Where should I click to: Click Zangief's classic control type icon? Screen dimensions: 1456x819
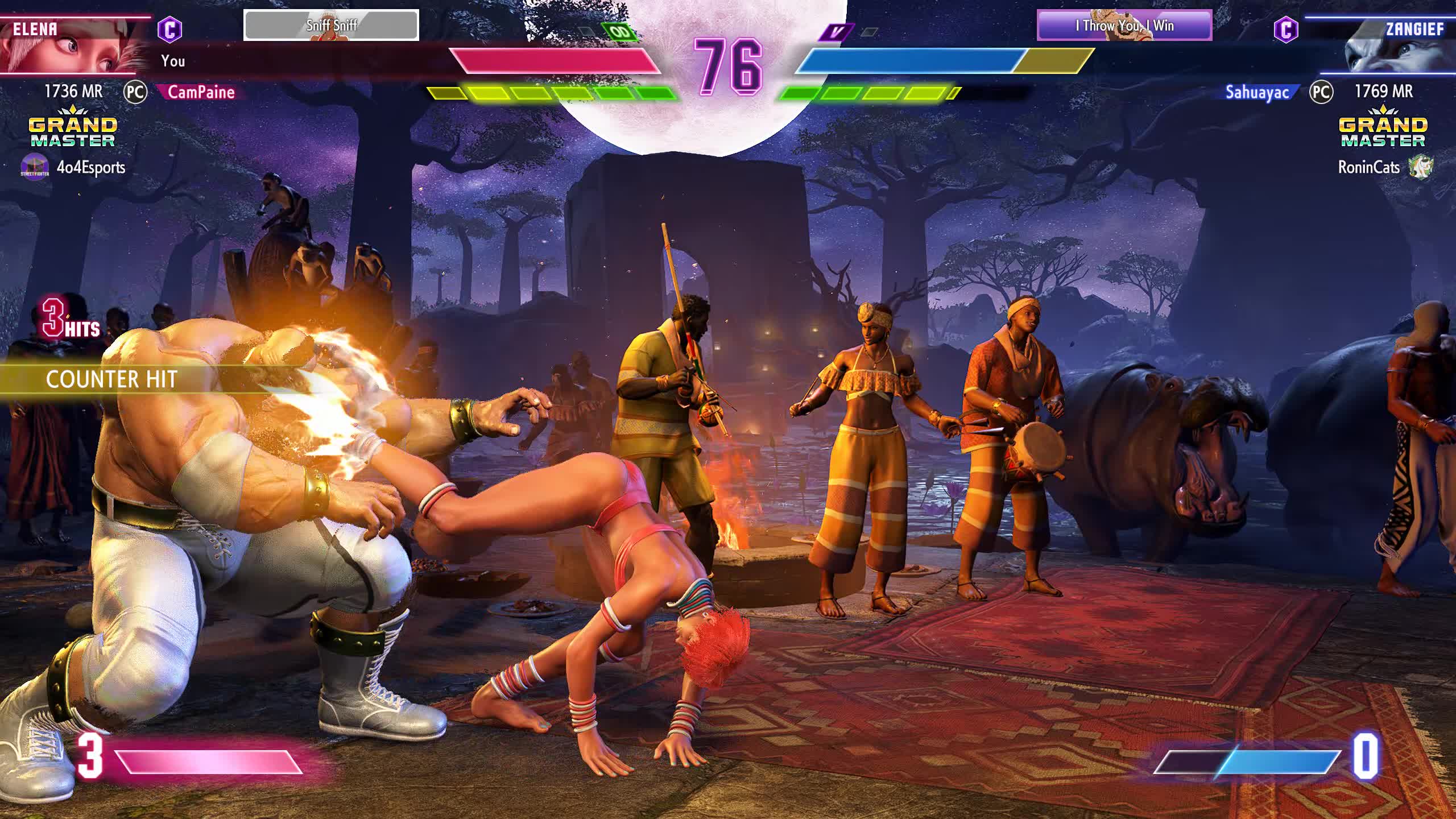click(1285, 29)
